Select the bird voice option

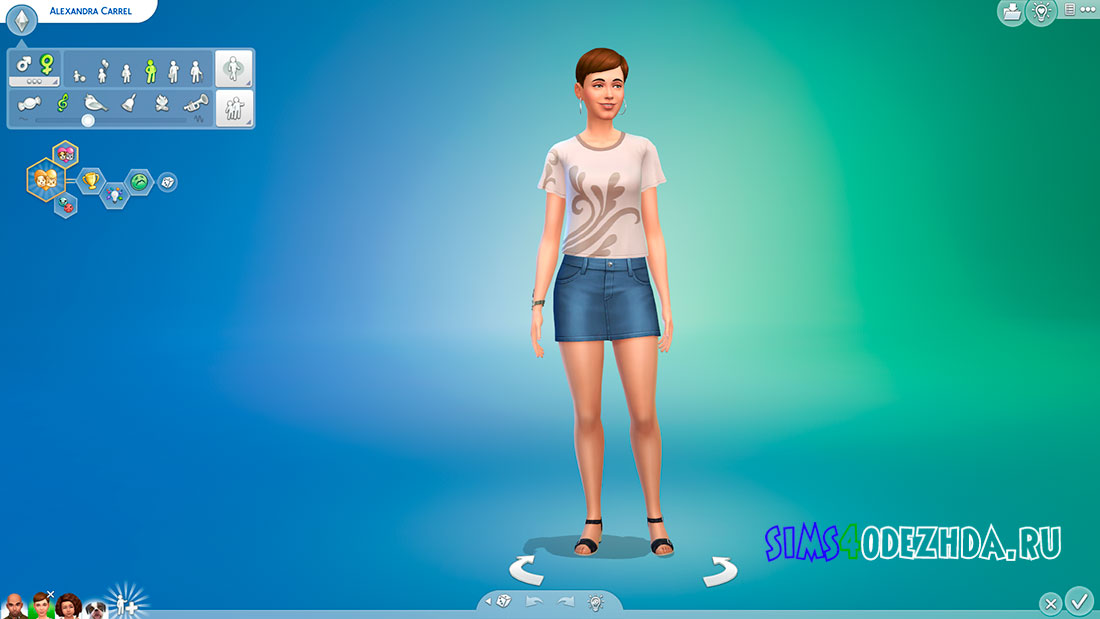coord(96,102)
